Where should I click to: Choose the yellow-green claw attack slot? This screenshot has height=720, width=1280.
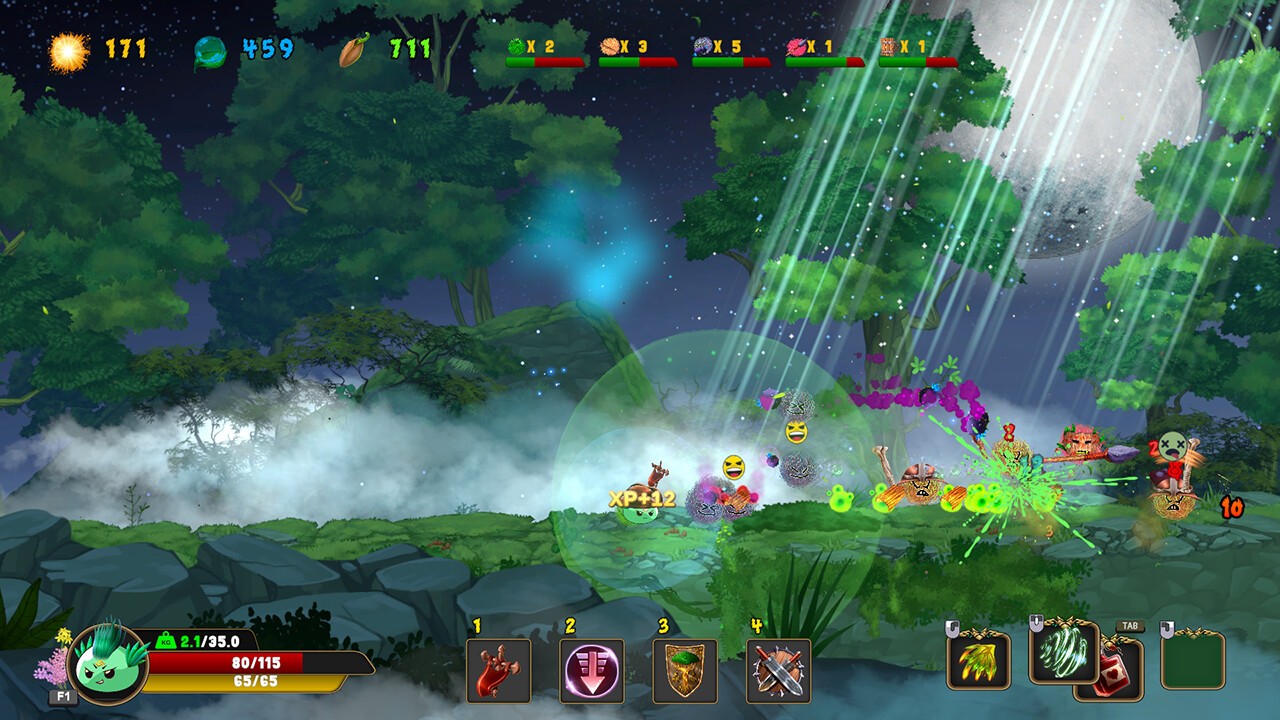[x=978, y=661]
